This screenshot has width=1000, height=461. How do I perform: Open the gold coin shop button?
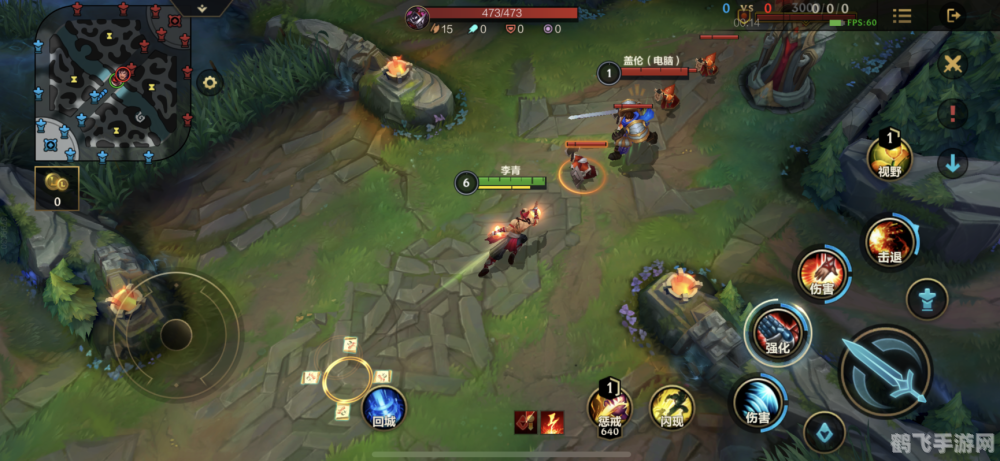(56, 188)
